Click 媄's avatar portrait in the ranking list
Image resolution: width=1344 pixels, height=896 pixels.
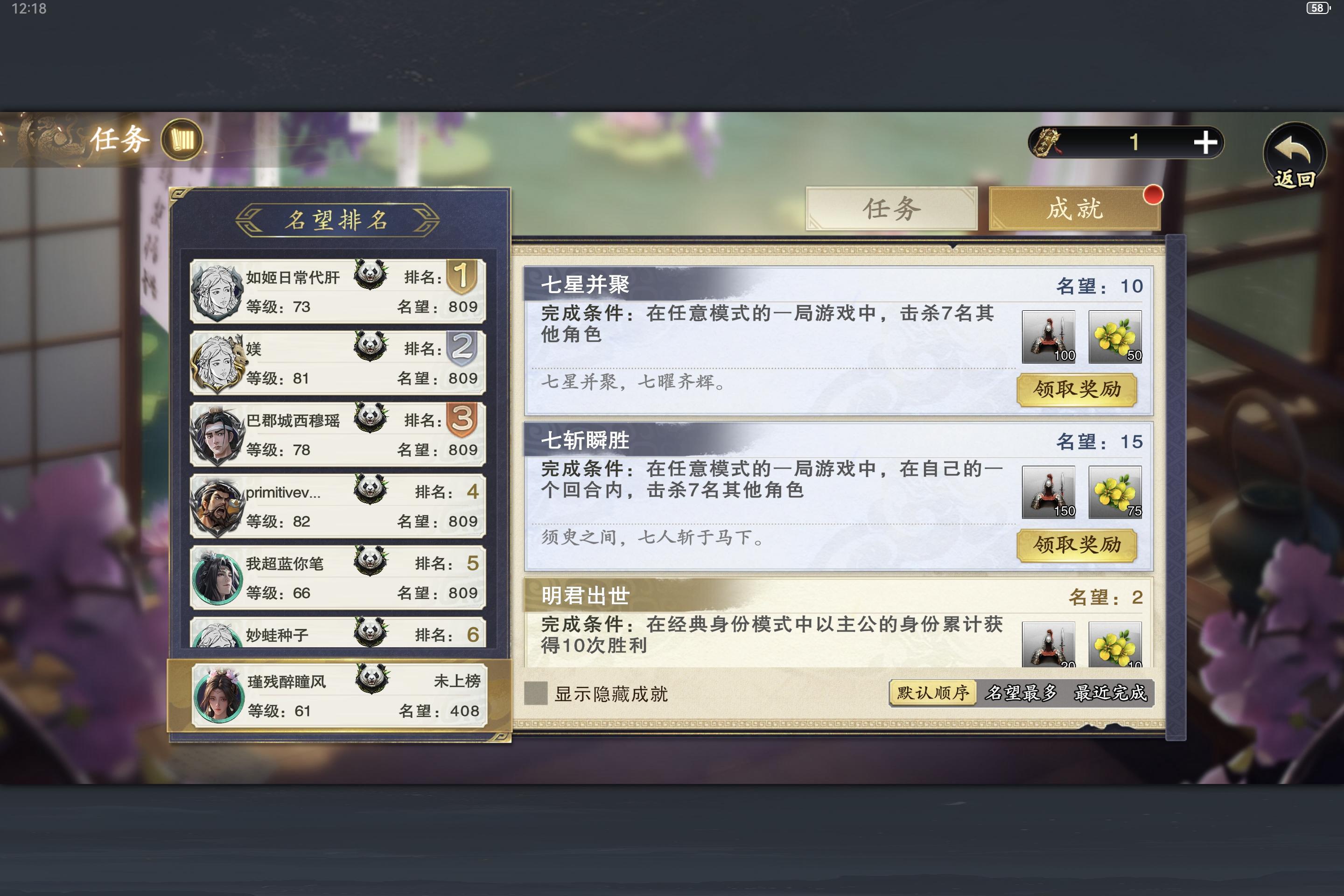pos(217,361)
